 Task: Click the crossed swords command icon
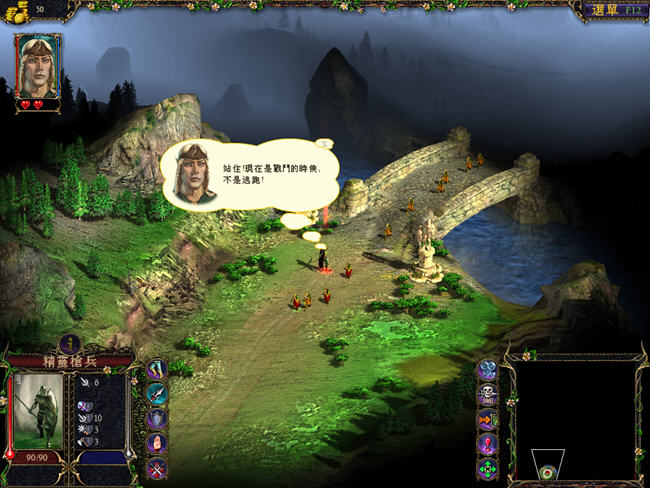(157, 468)
